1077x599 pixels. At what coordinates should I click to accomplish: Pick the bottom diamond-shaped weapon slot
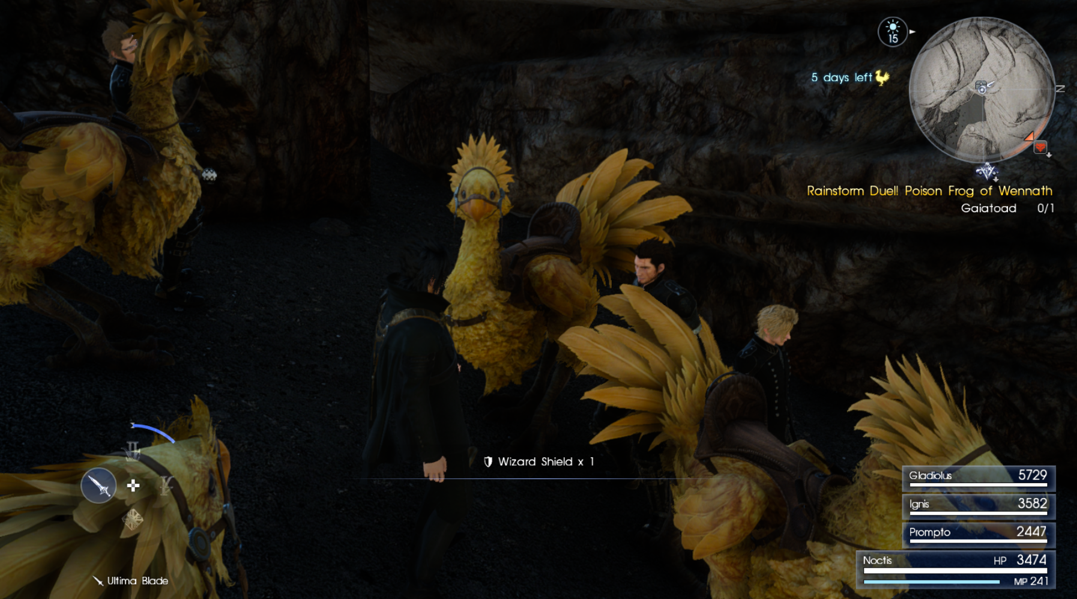point(133,518)
